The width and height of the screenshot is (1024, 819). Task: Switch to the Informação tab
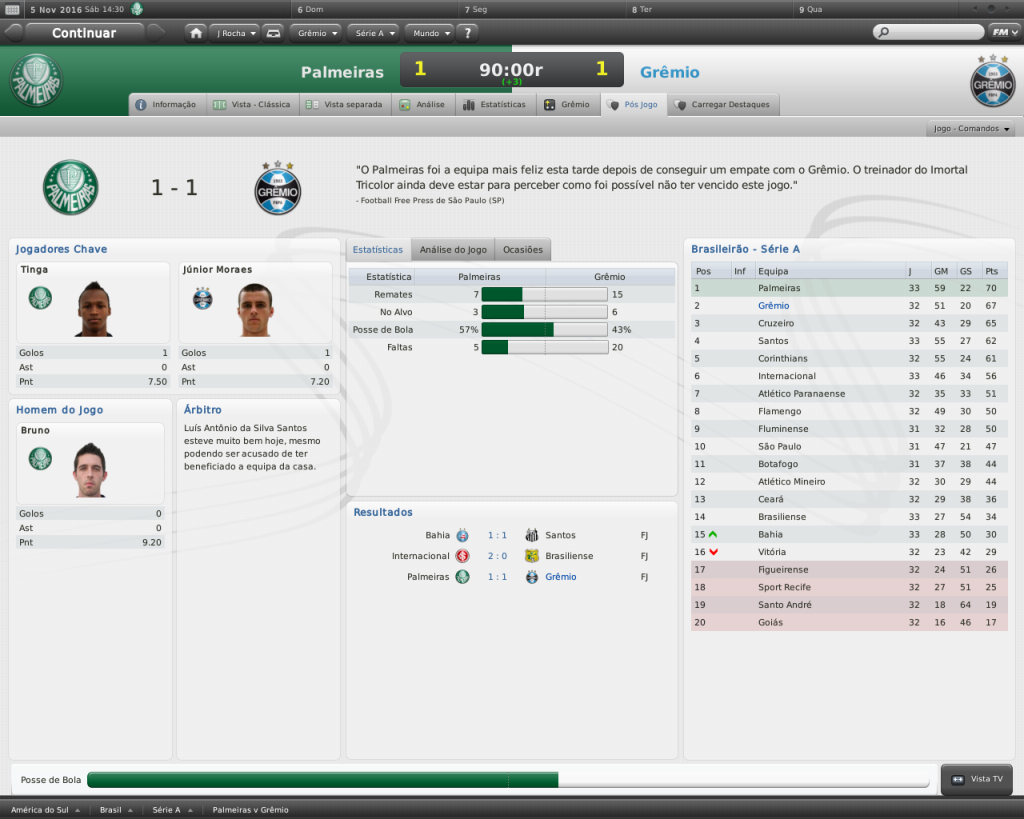point(167,104)
